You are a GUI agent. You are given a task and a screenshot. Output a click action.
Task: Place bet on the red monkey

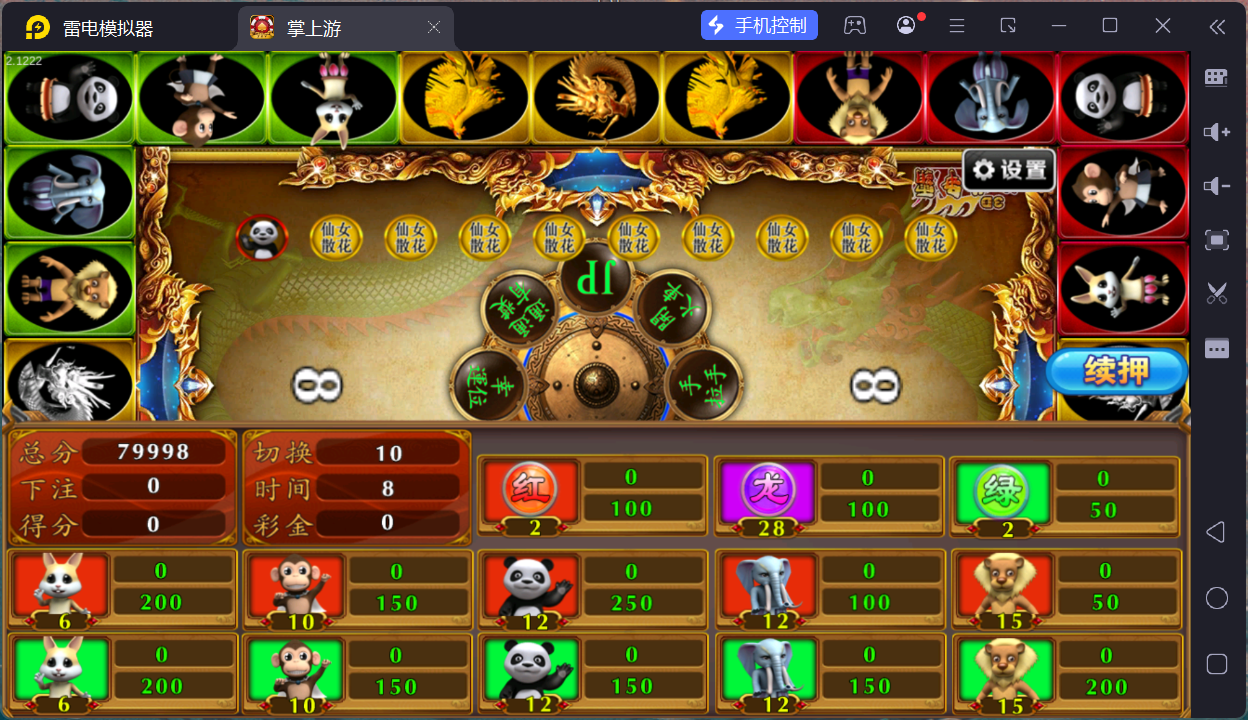296,588
